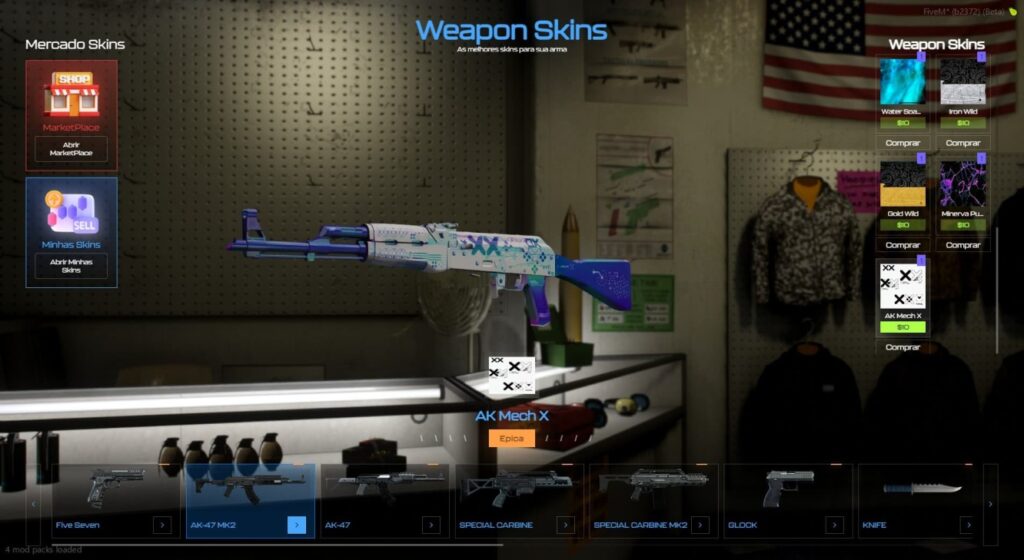Image resolution: width=1024 pixels, height=560 pixels.
Task: Choose the Special Carbine MK2 tile
Action: pyautogui.click(x=652, y=502)
